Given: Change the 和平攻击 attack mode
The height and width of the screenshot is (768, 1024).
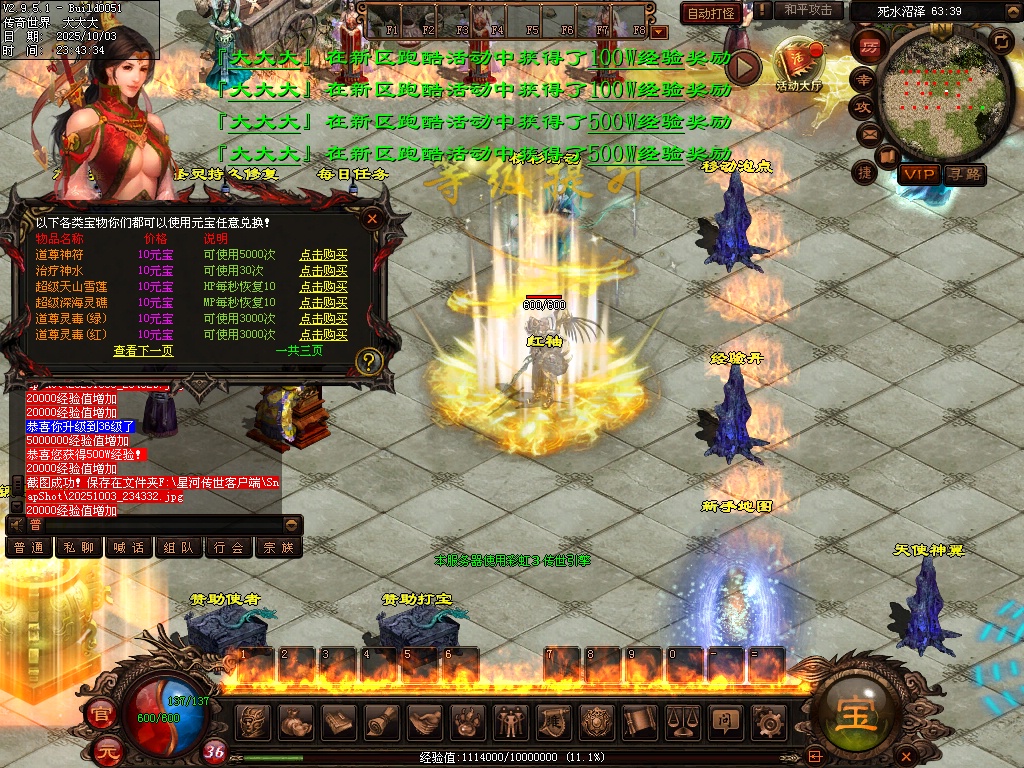Looking at the screenshot, I should point(808,11).
